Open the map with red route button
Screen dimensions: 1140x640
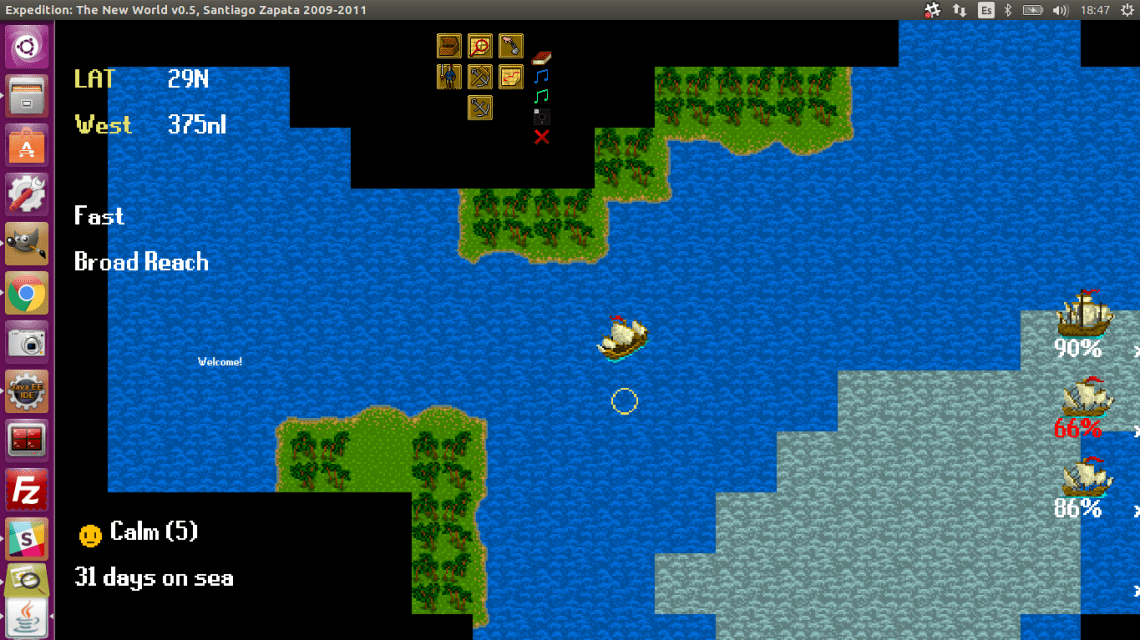coord(511,77)
